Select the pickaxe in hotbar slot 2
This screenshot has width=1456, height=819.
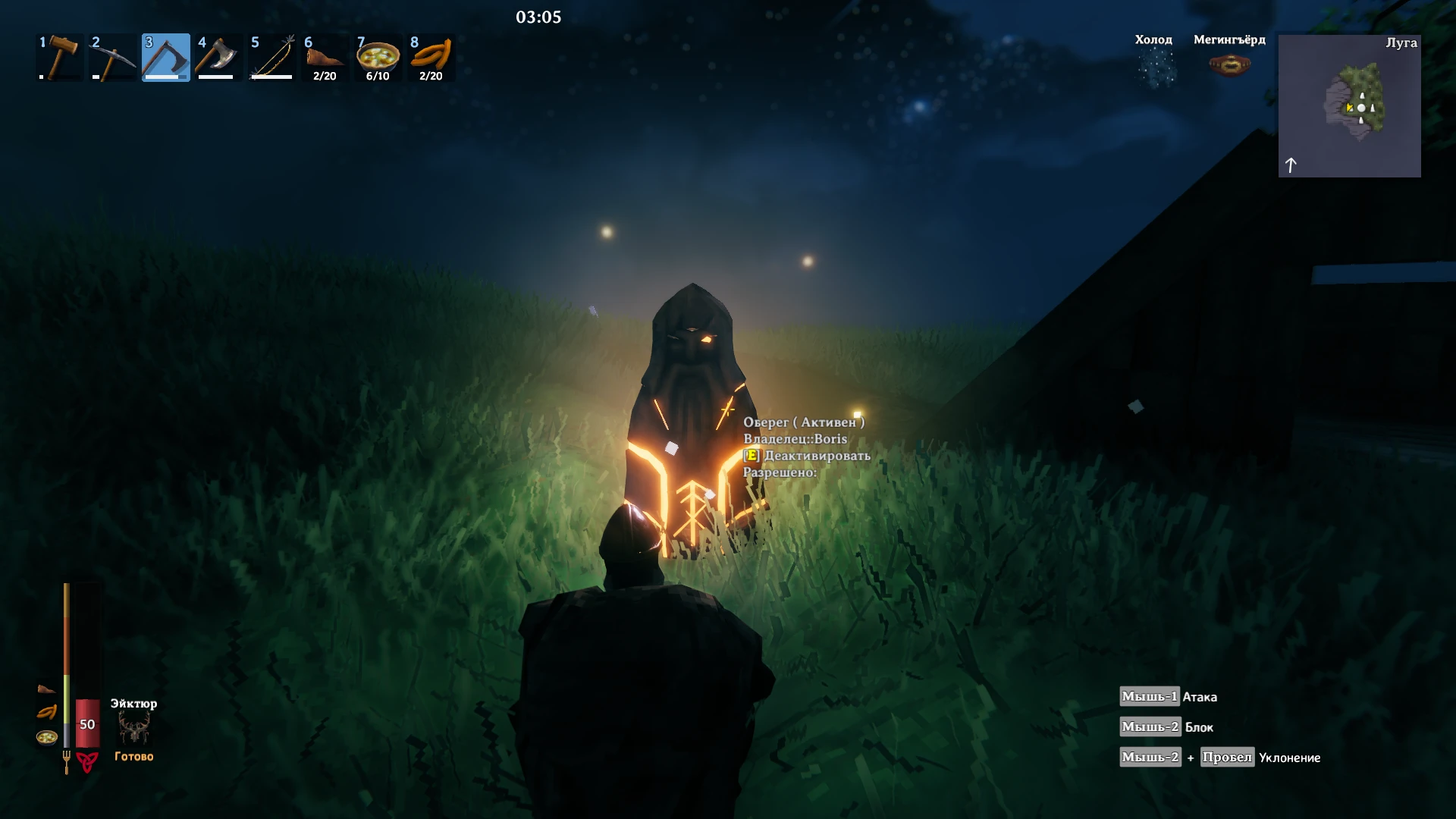[114, 57]
